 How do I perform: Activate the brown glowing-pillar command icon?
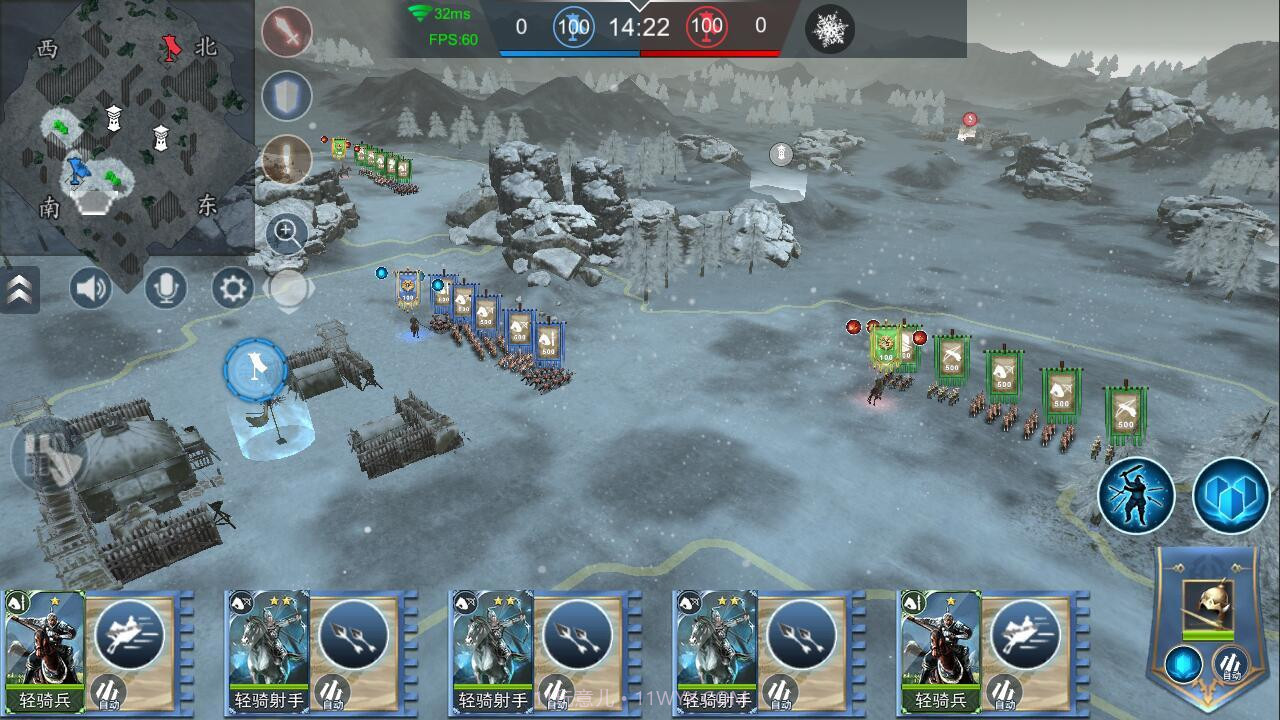(287, 160)
